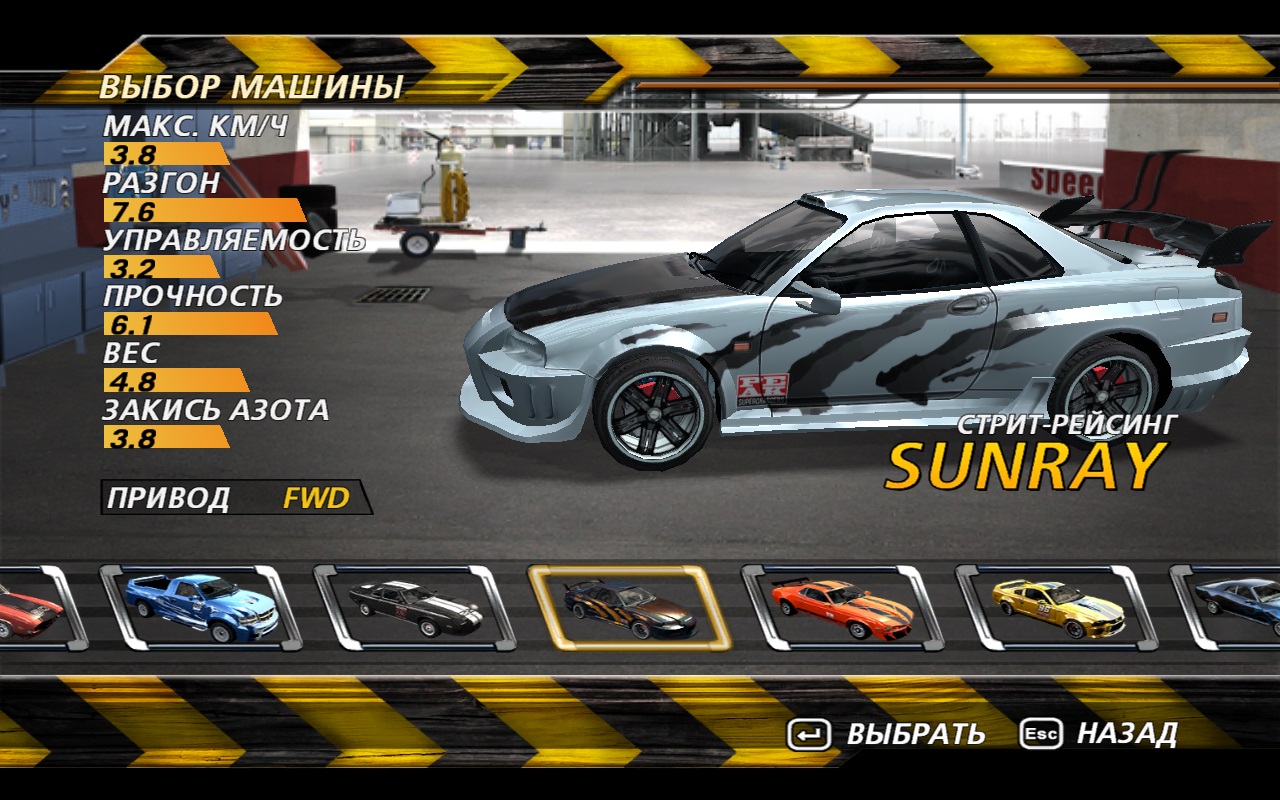The height and width of the screenshot is (800, 1280).
Task: Select the orange car with black stripes
Action: pos(843,607)
